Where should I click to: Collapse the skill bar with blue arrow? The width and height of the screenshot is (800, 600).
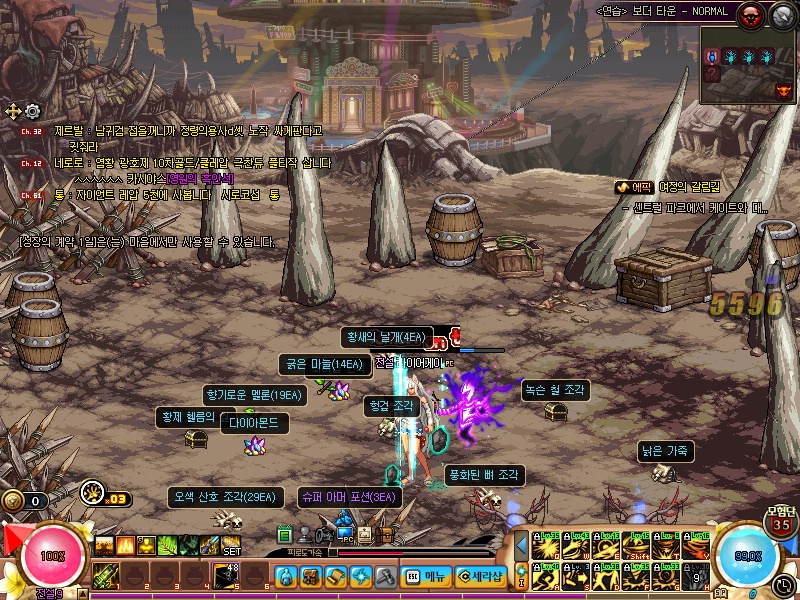(521, 545)
